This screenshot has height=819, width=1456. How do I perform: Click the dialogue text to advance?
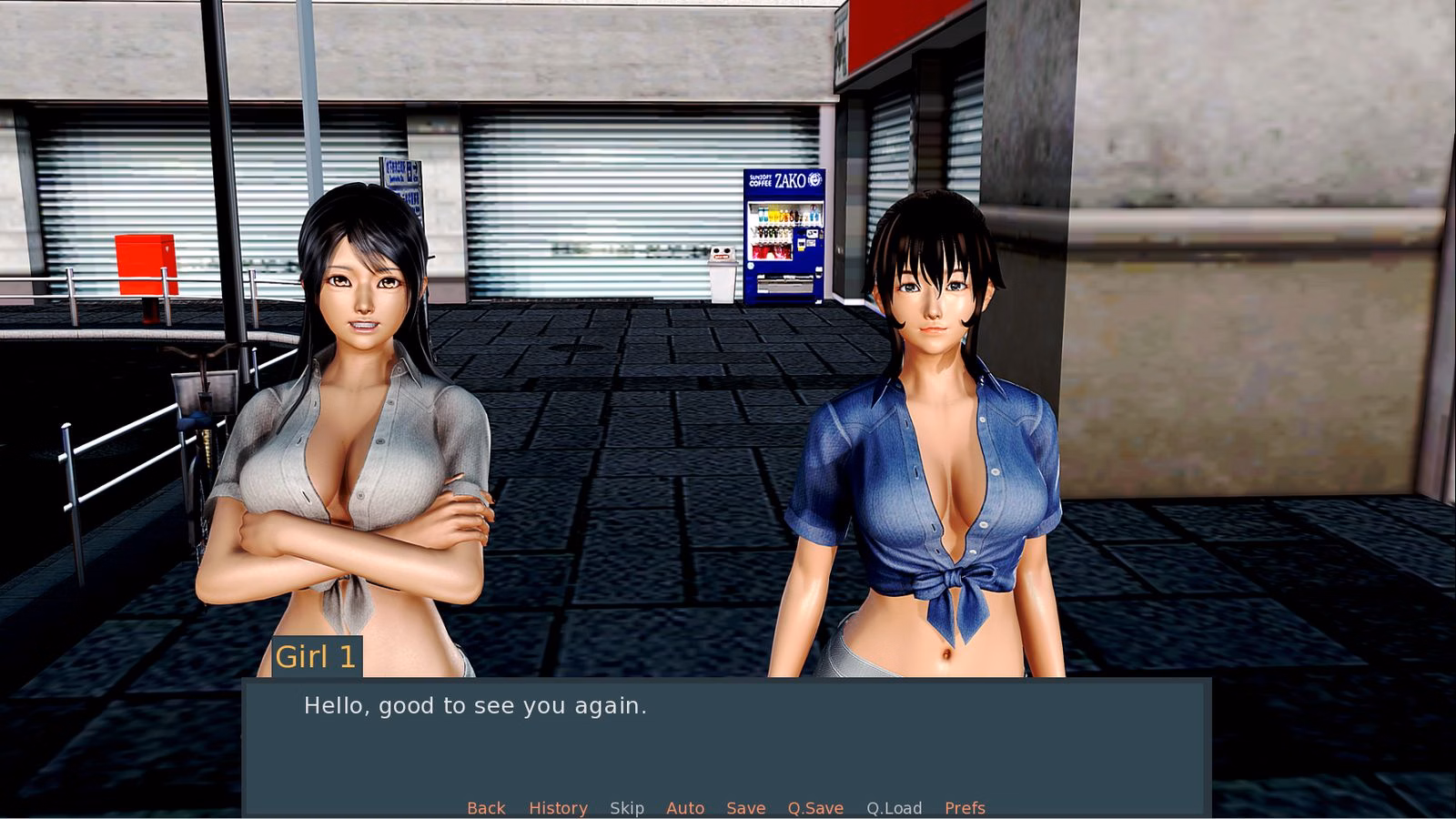(475, 705)
